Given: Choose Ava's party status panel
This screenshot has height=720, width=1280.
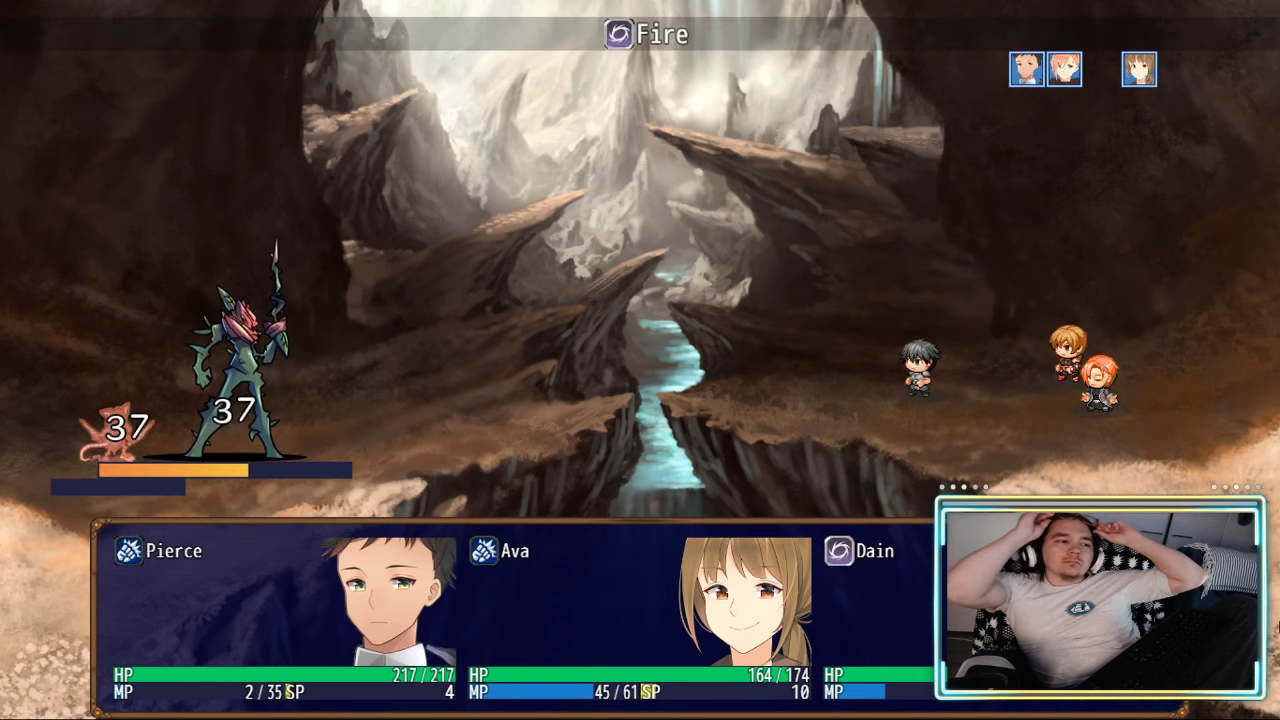Looking at the screenshot, I should (639, 617).
